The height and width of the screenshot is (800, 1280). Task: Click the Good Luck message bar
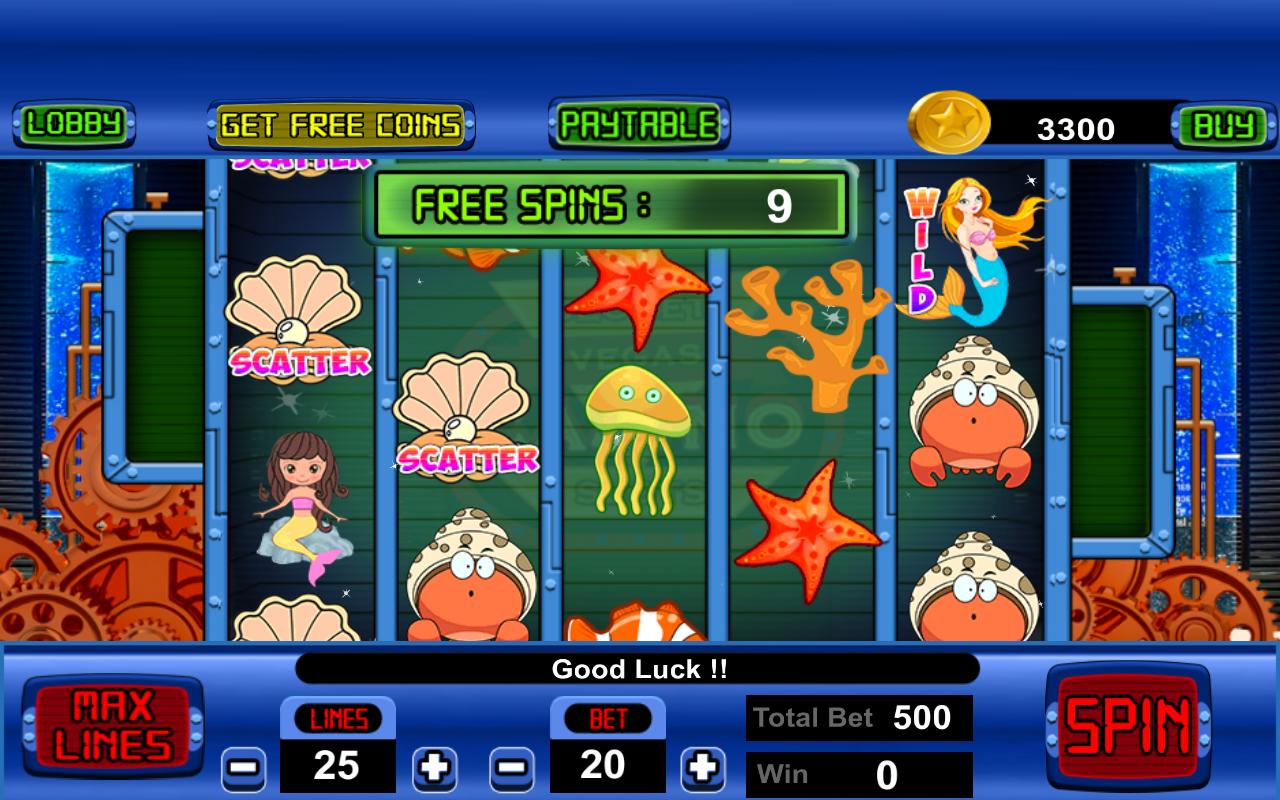640,670
